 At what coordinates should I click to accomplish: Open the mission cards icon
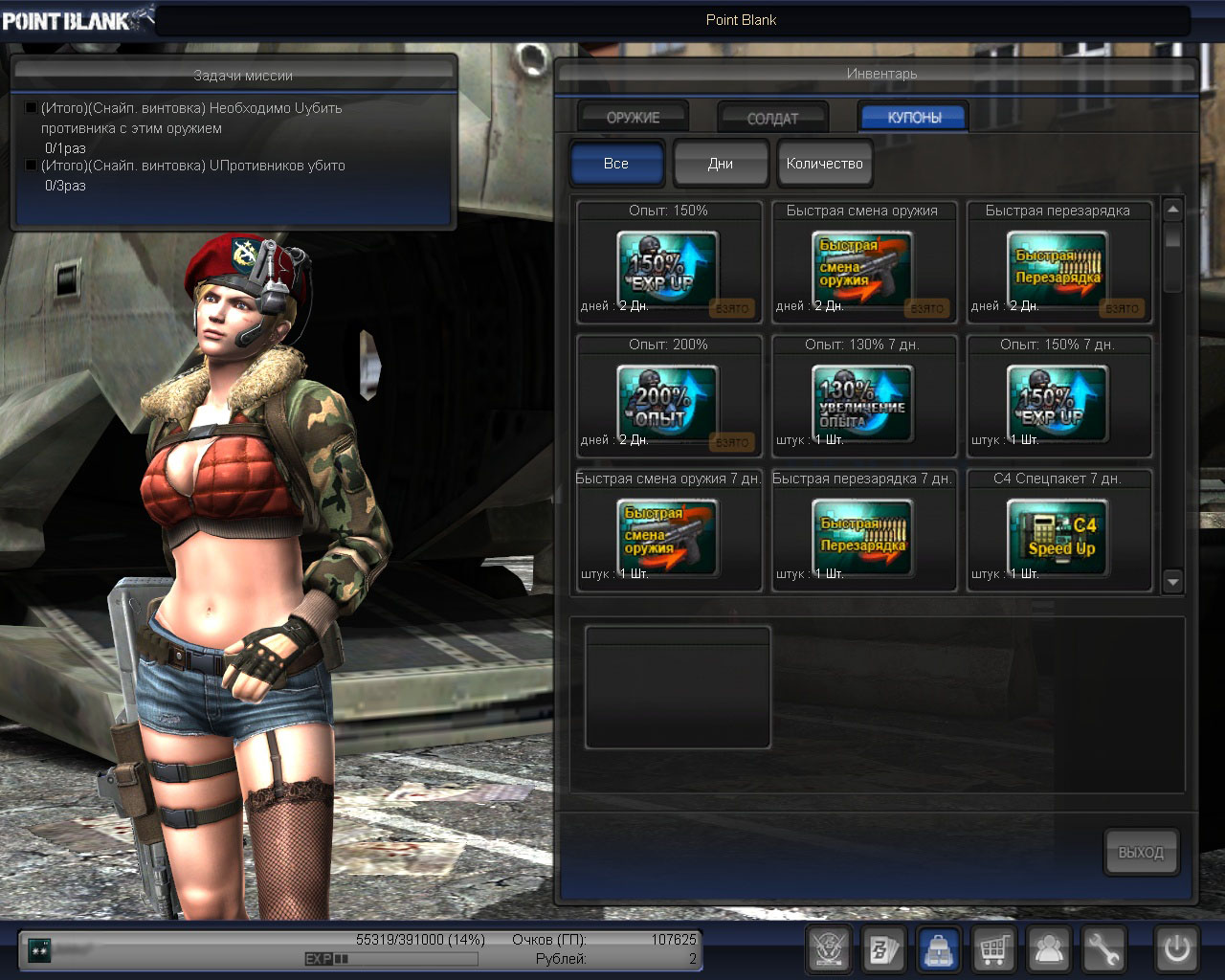click(883, 950)
